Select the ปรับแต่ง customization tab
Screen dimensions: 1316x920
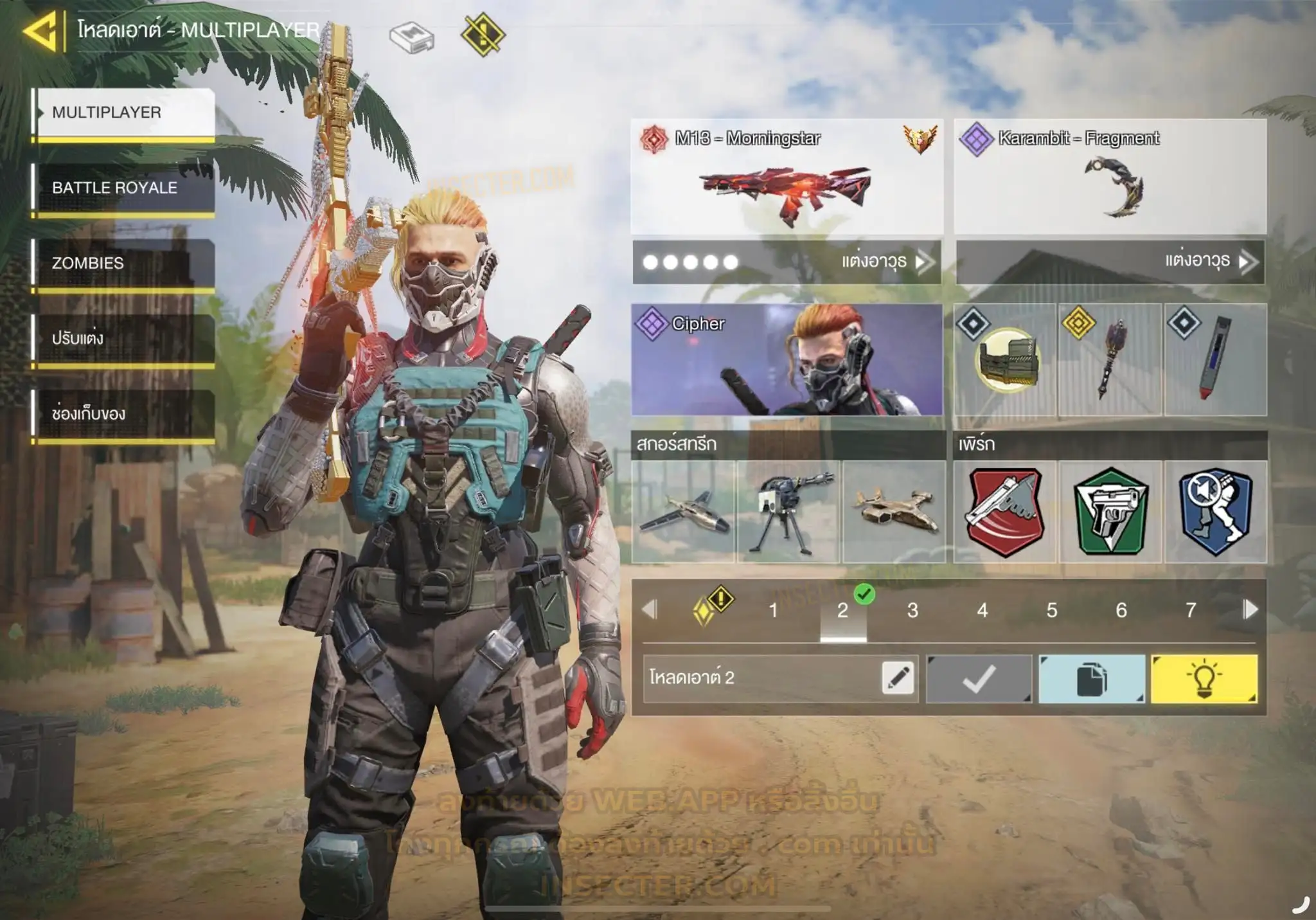123,338
